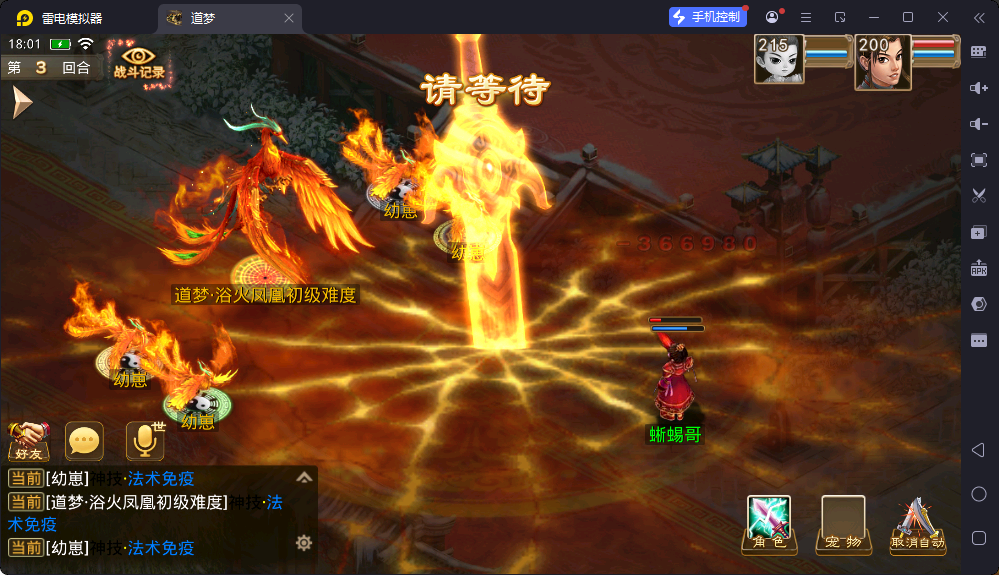Click the level 215 pet portrait
This screenshot has height=575, width=999.
pos(779,61)
